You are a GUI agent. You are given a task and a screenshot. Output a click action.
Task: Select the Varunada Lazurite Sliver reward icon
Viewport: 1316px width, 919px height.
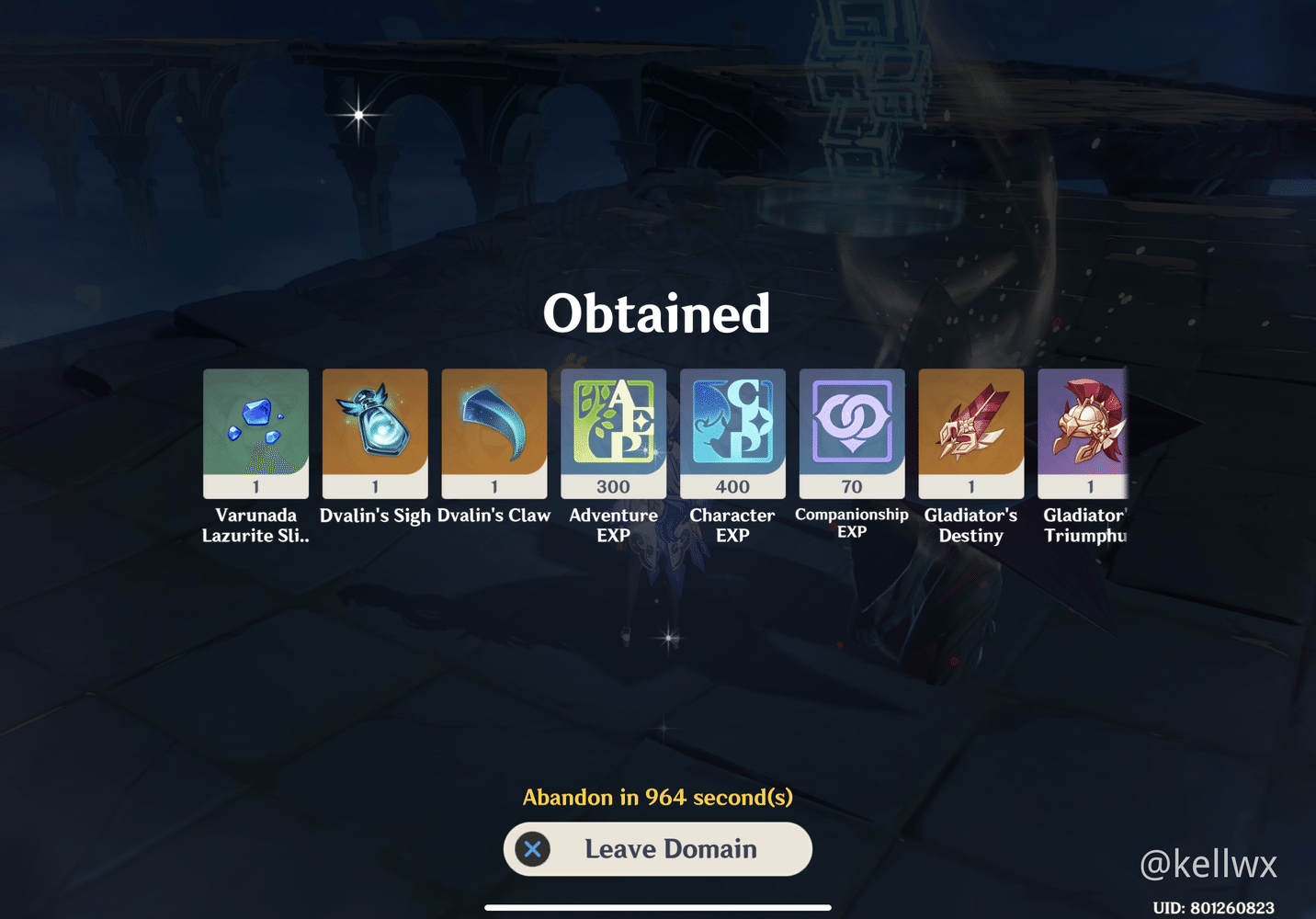(255, 432)
